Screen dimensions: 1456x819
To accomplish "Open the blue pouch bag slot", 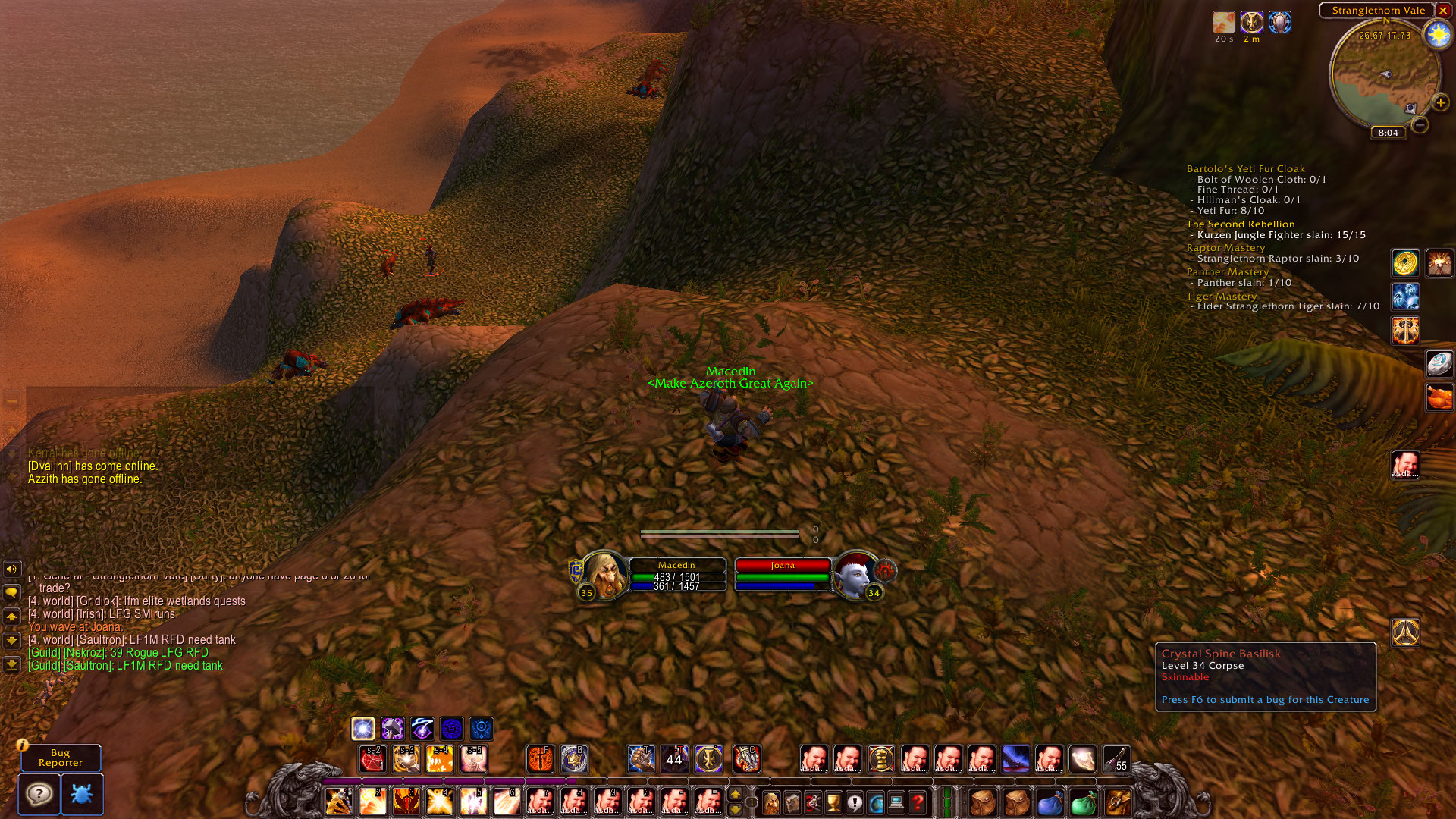I will tap(1050, 802).
